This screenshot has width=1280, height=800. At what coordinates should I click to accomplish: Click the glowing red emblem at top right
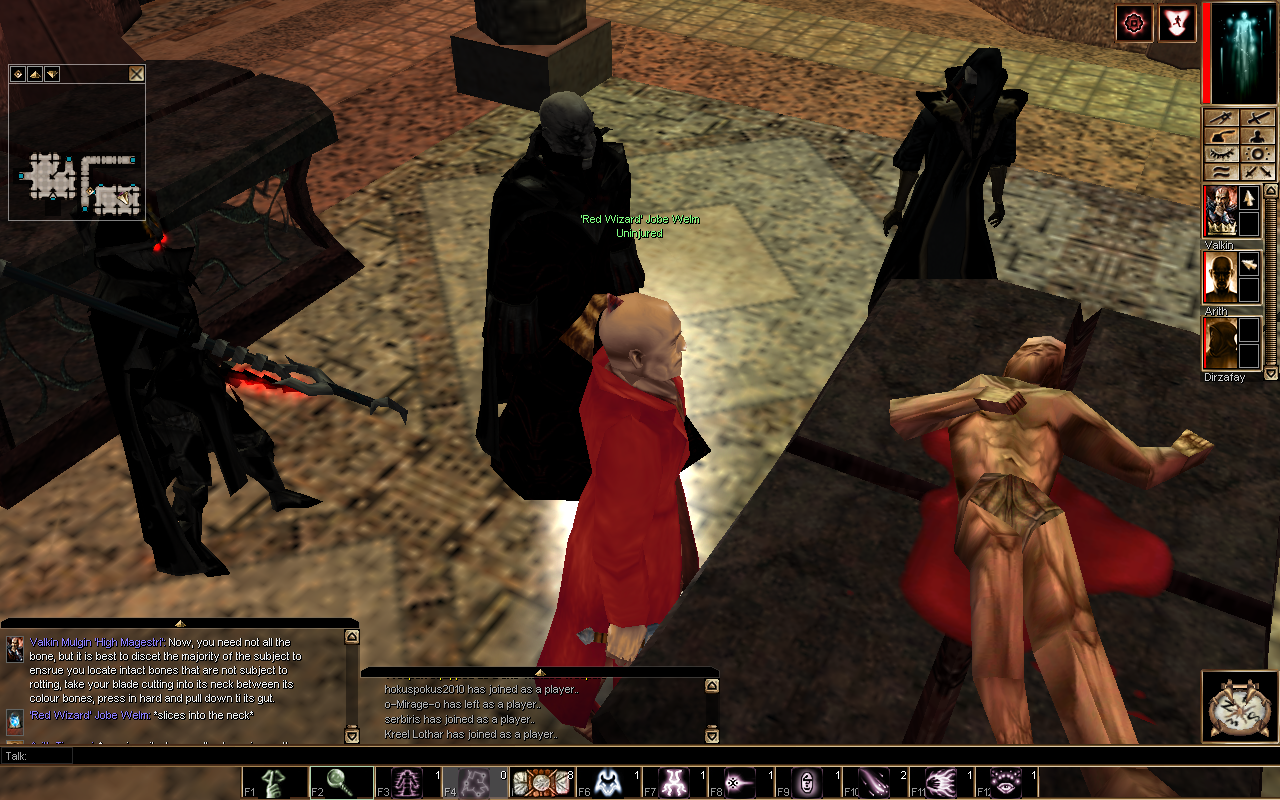[x=1134, y=23]
